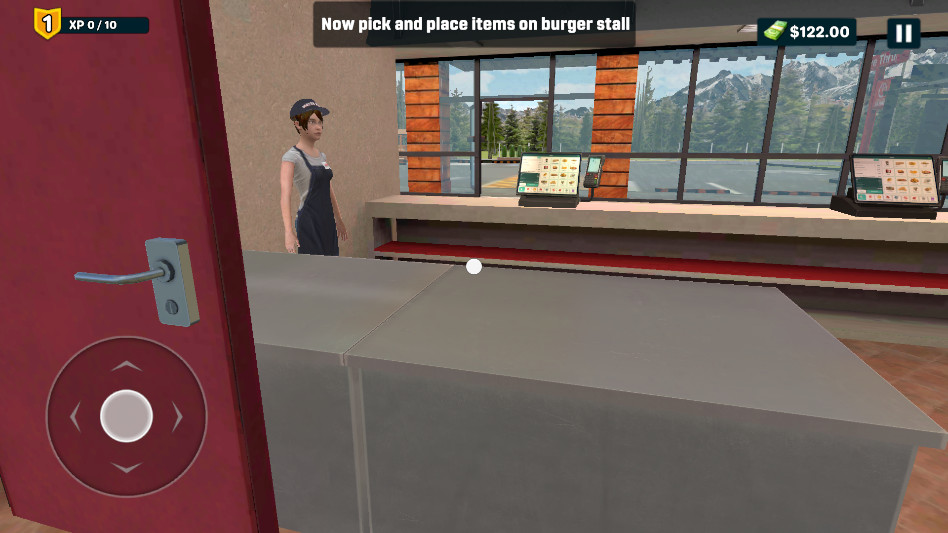The width and height of the screenshot is (948, 533).
Task: Tap the joystick's left arrow
Action: click(75, 416)
